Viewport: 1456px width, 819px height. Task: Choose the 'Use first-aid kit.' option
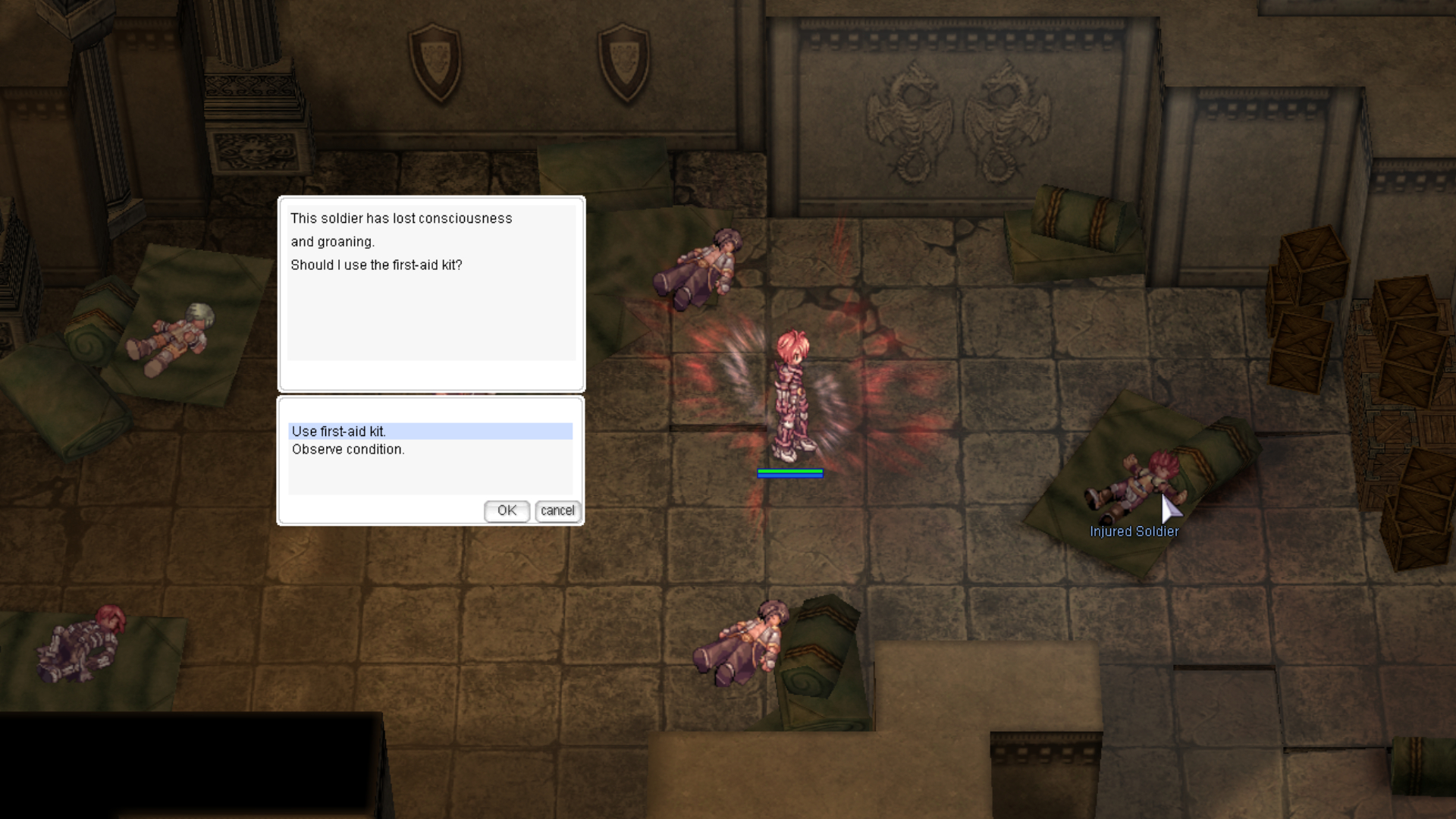(339, 431)
